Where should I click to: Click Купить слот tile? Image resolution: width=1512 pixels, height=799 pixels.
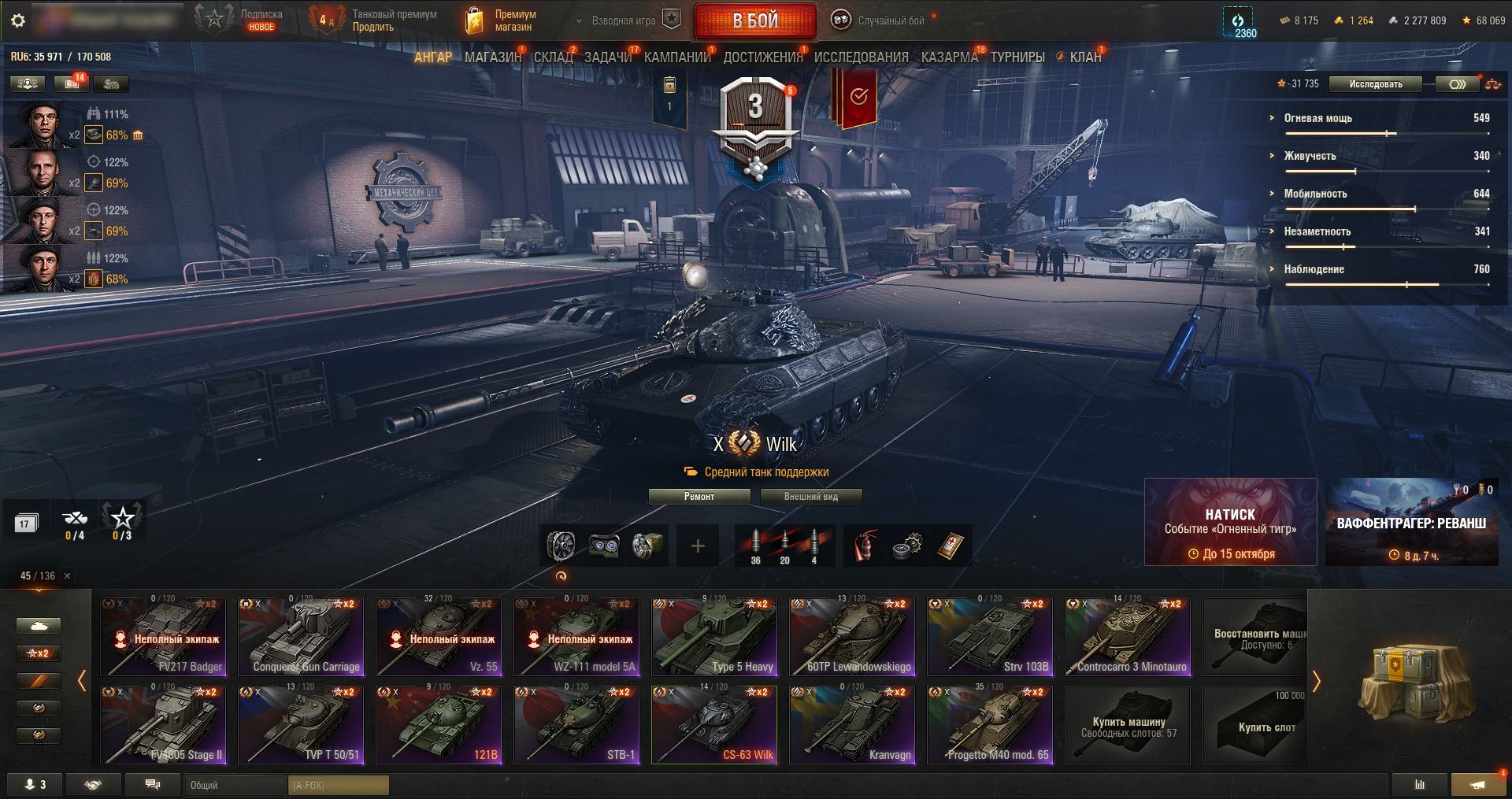tap(1266, 725)
